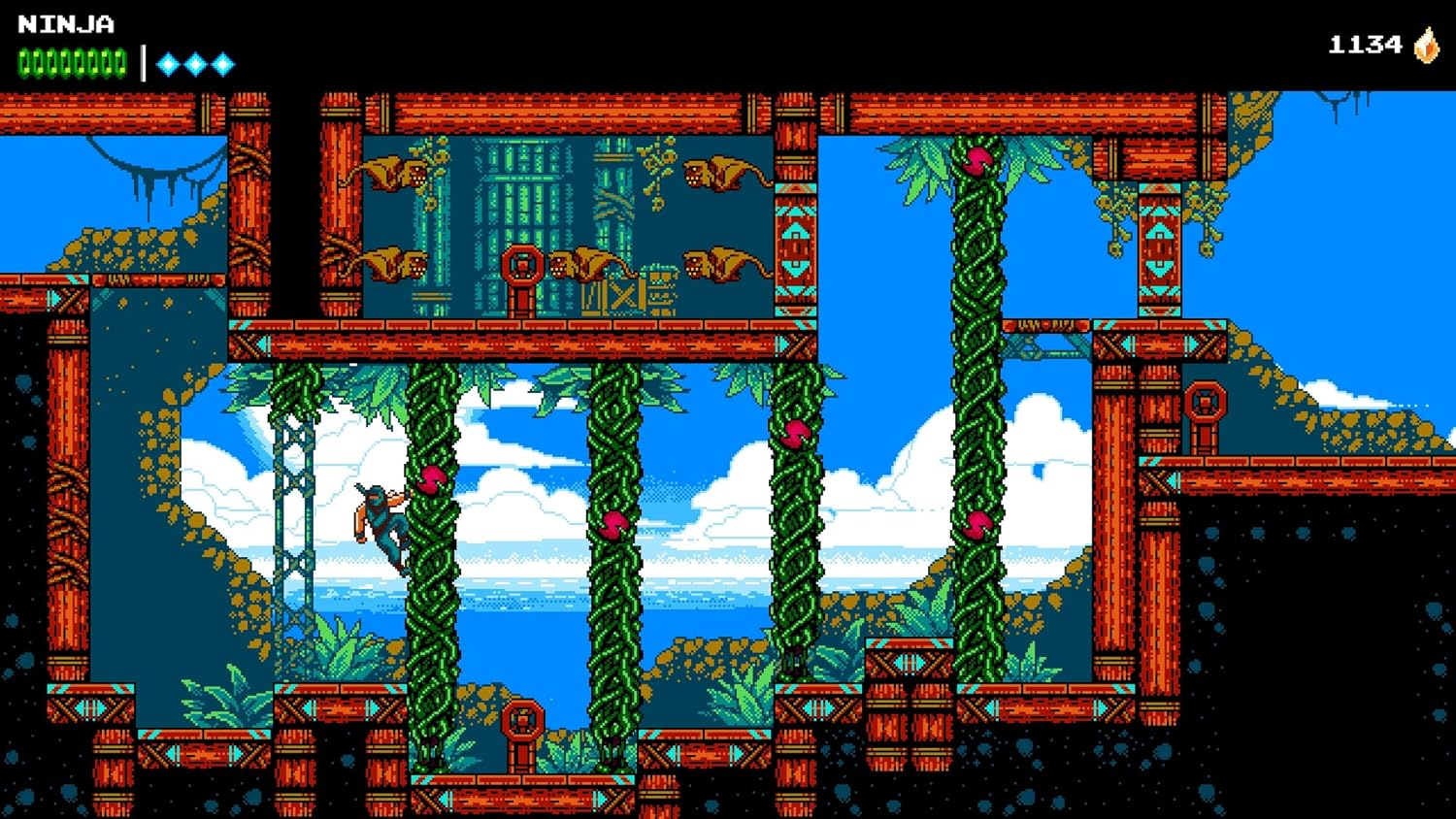Toggle the first green health pip
The image size is (1456, 819).
(x=21, y=62)
